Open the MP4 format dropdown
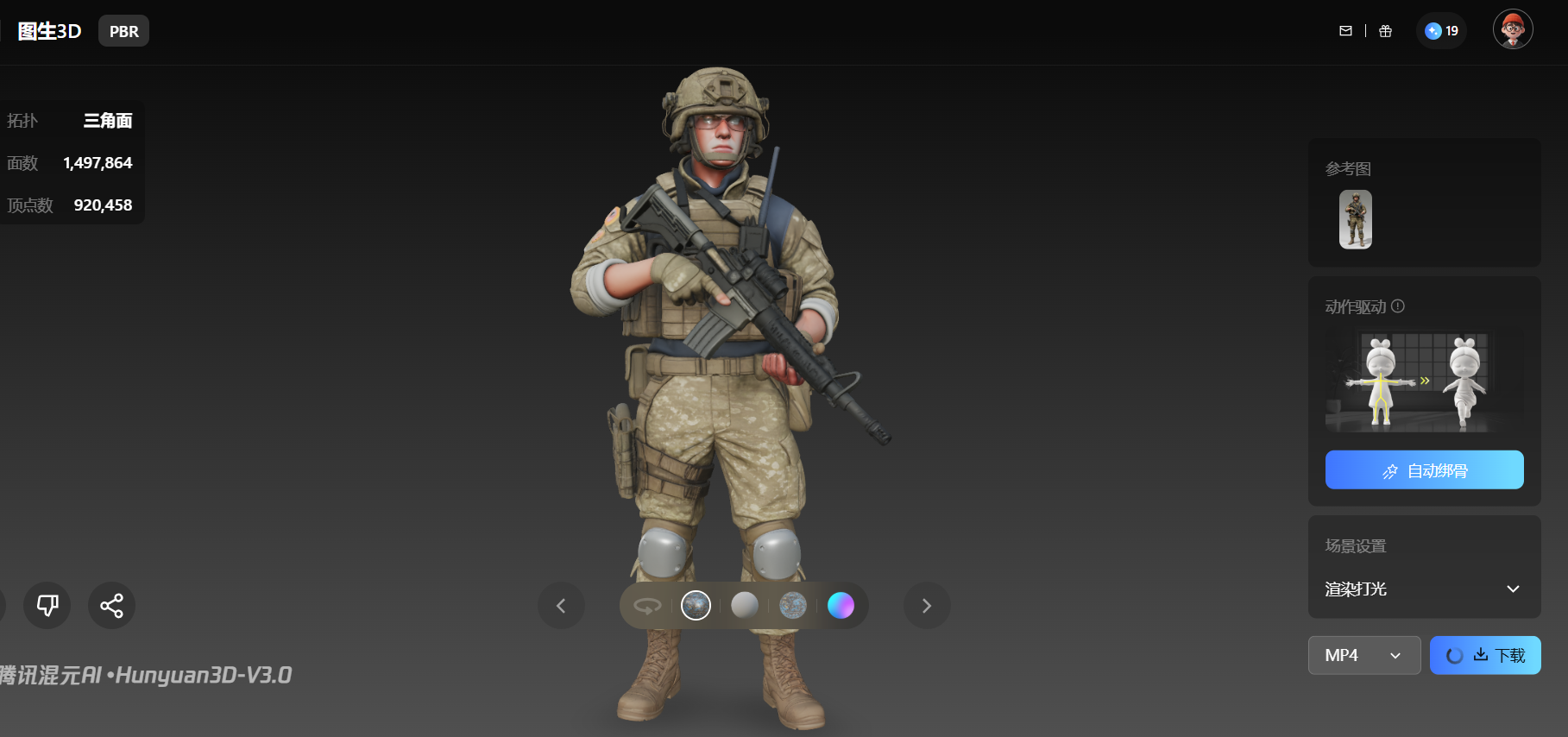This screenshot has height=737, width=1568. (1363, 656)
